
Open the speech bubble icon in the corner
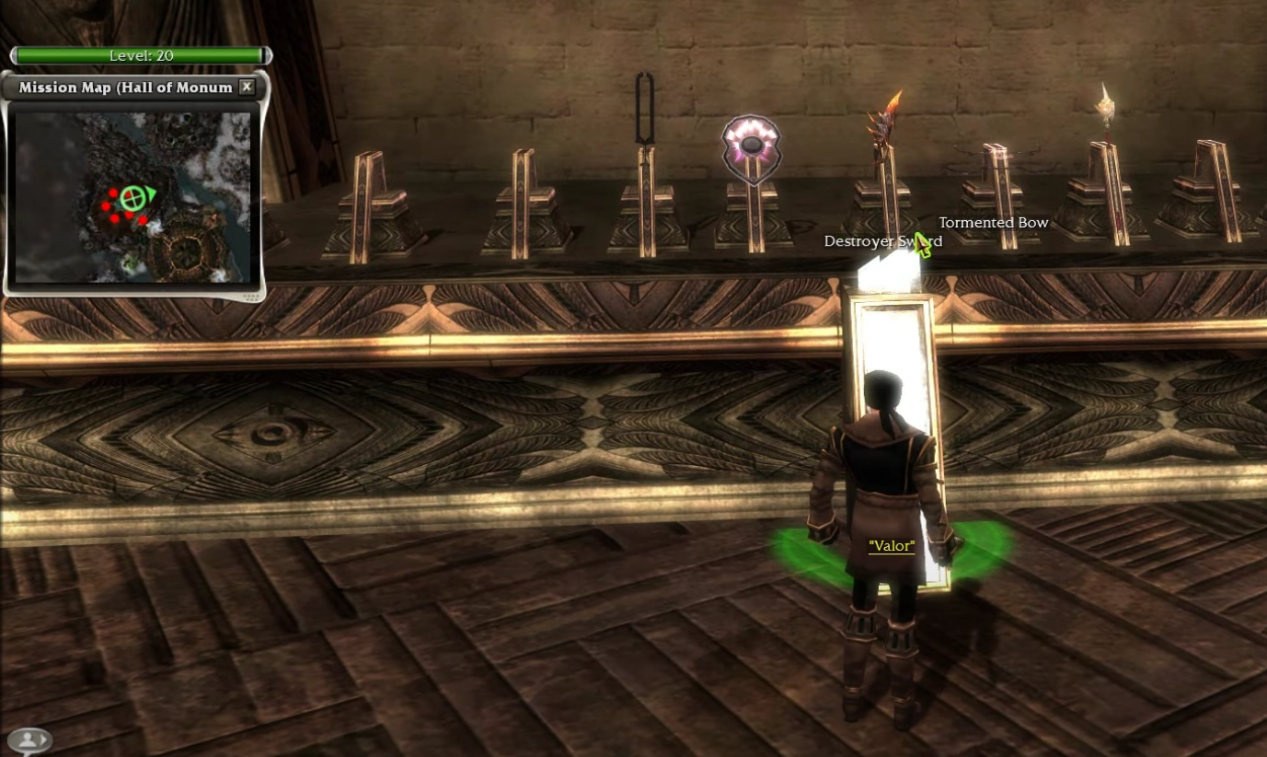click(x=30, y=740)
